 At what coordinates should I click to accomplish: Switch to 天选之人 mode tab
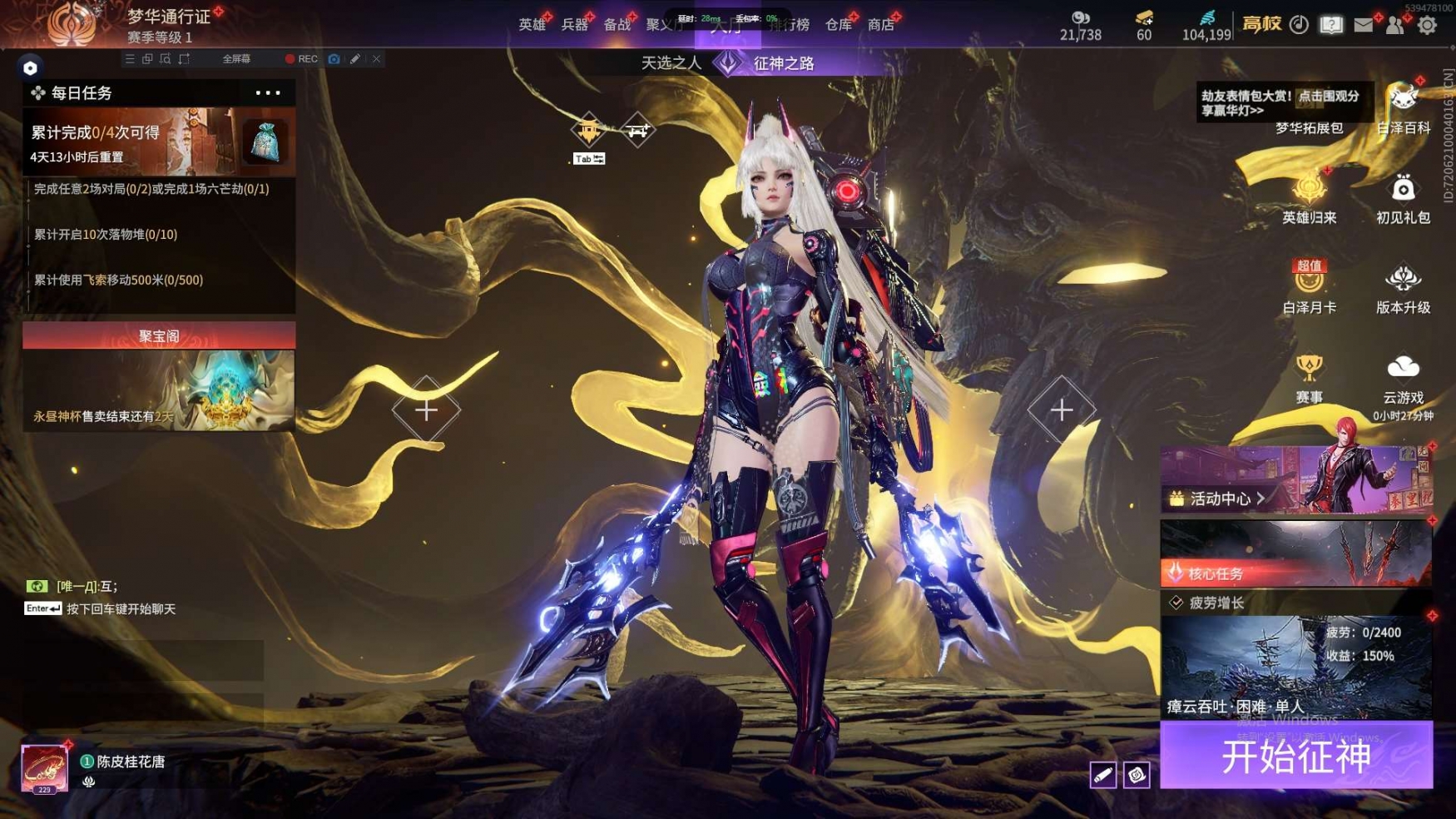[671, 63]
